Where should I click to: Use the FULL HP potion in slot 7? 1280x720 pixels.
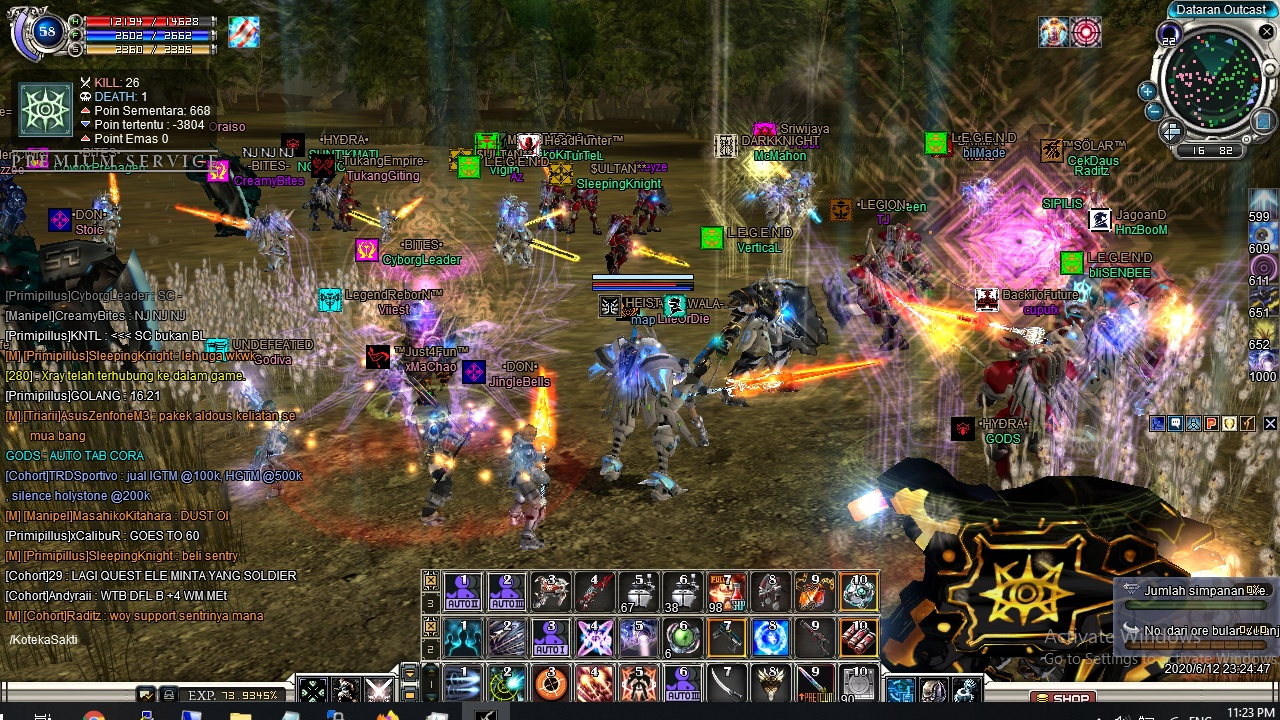click(727, 592)
